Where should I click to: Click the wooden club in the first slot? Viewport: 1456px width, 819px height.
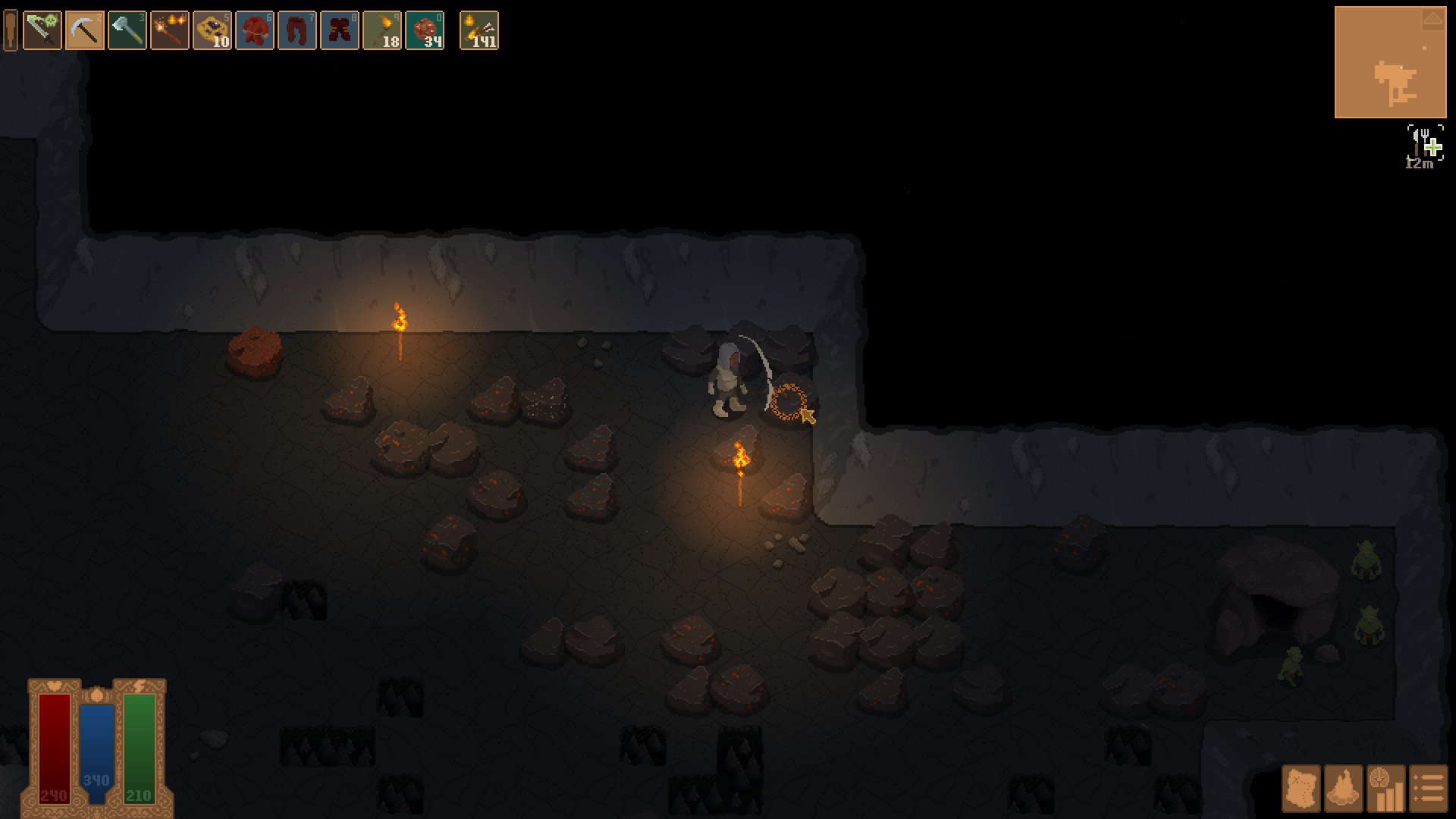point(11,32)
